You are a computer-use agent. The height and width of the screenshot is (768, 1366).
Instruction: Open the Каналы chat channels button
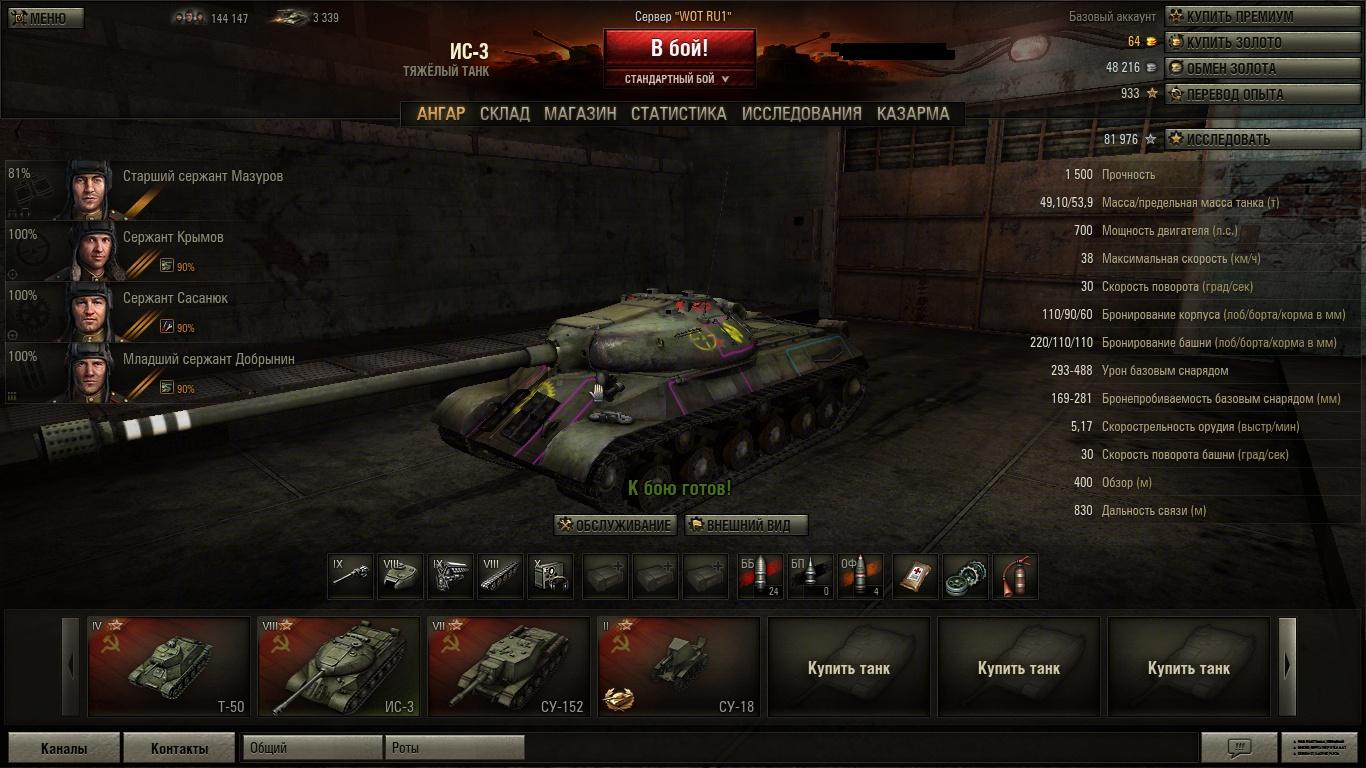(x=64, y=748)
